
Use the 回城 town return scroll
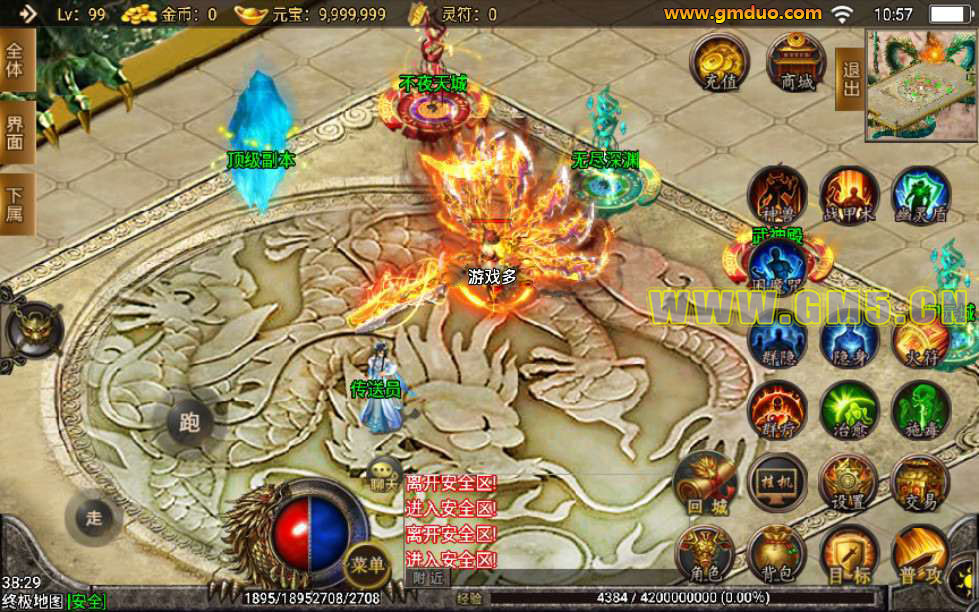tap(706, 484)
